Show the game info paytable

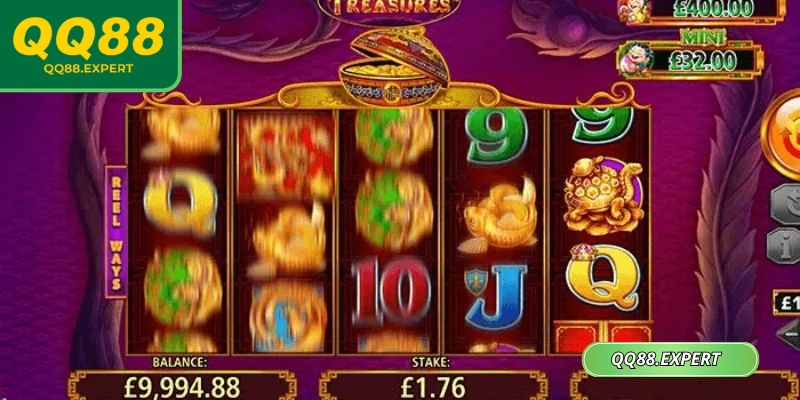tap(785, 245)
